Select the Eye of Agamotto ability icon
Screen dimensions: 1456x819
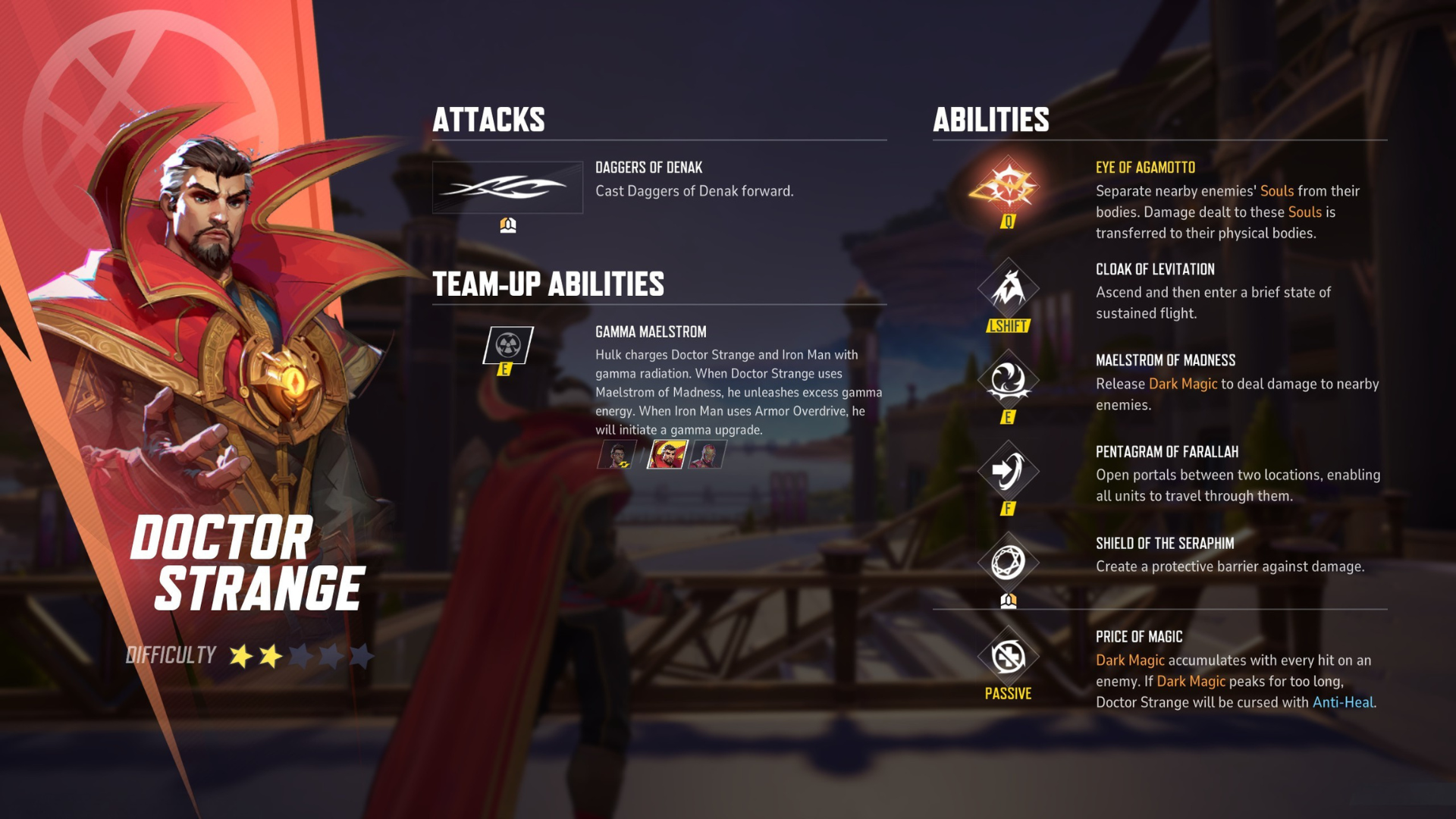[1009, 188]
